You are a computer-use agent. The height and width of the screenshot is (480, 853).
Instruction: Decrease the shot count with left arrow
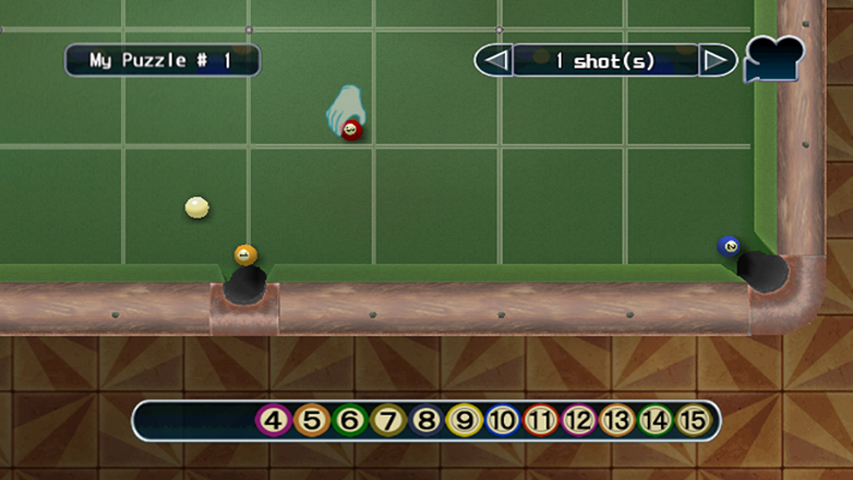(x=493, y=61)
